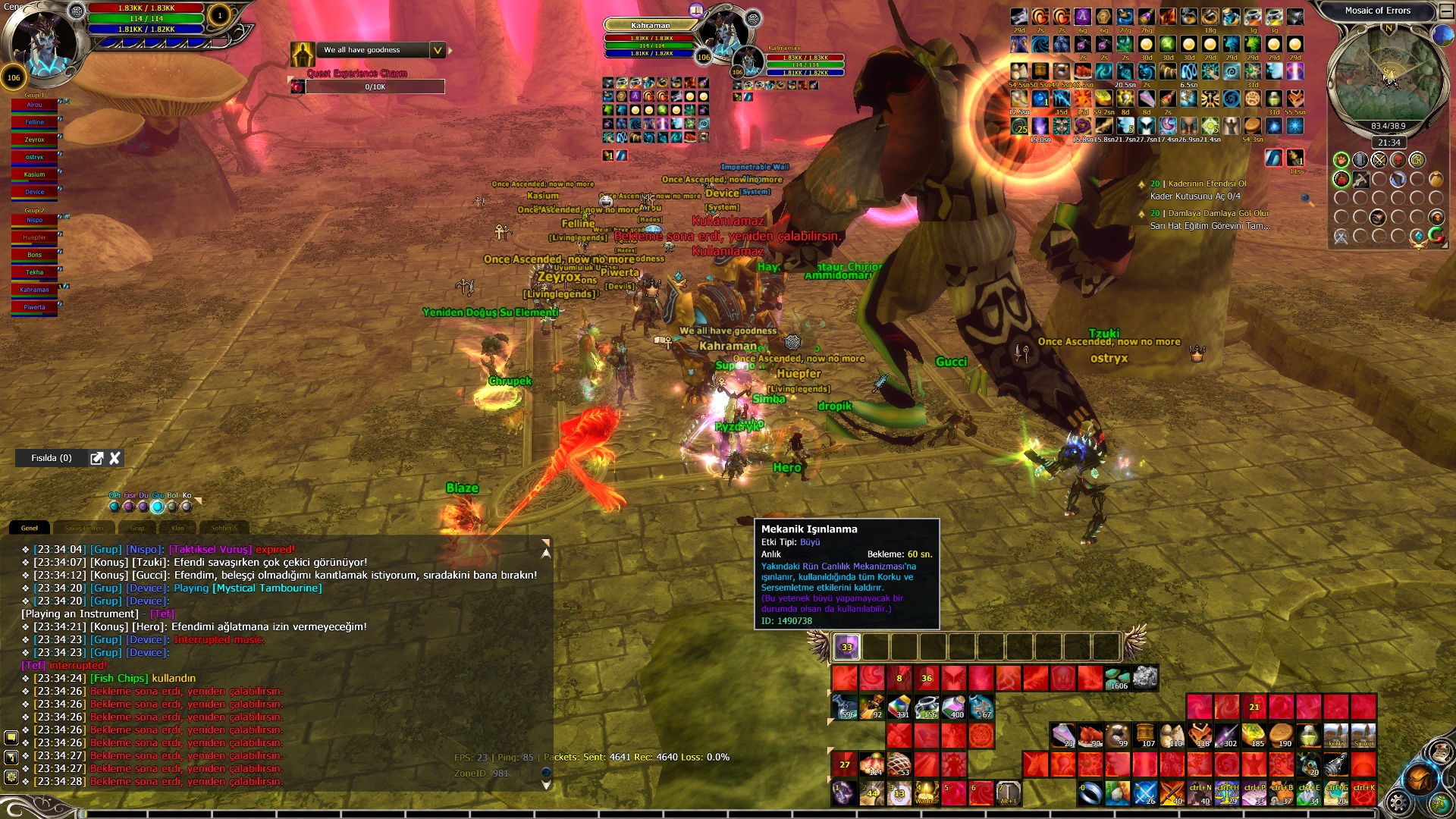Image resolution: width=1456 pixels, height=819 pixels.
Task: Switch to the Genel chat tab
Action: 30,528
